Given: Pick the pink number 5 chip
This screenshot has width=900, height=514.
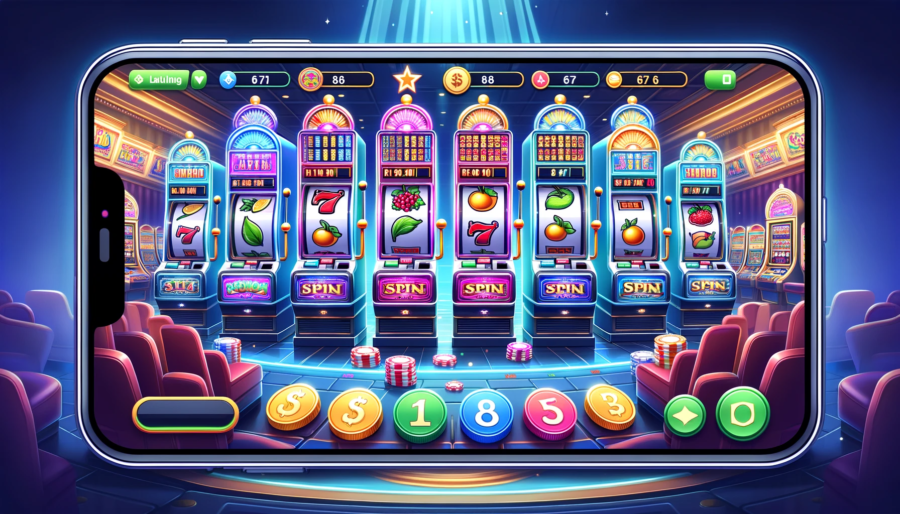Looking at the screenshot, I should (548, 413).
